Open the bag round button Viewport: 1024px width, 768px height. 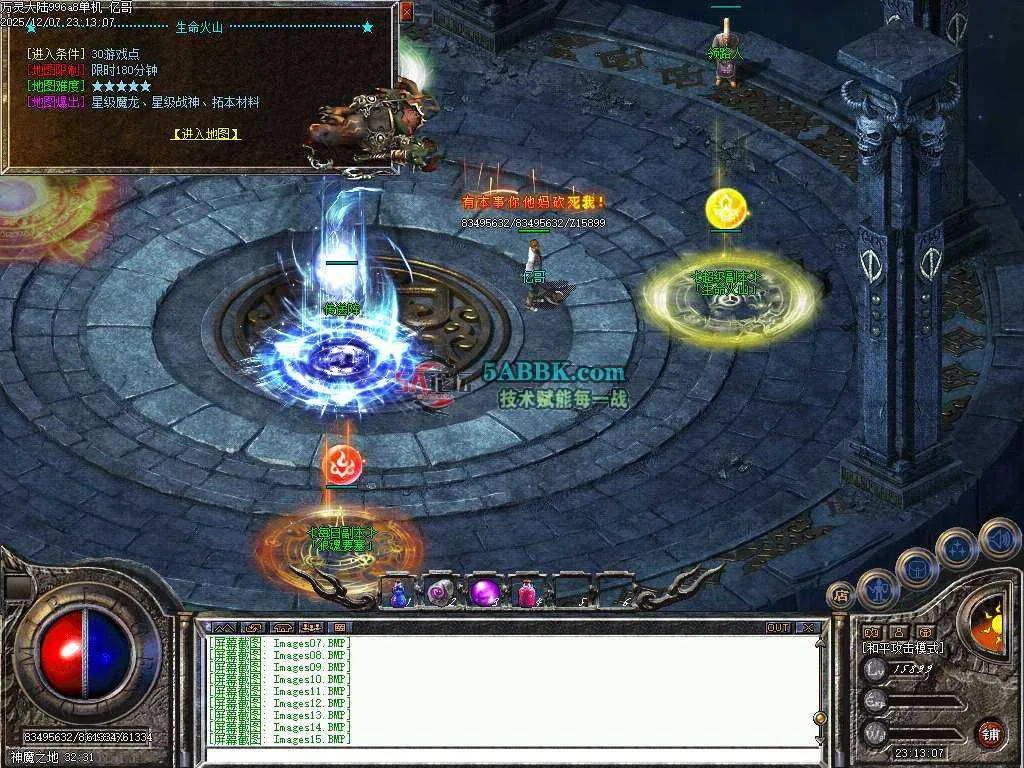tap(916, 568)
